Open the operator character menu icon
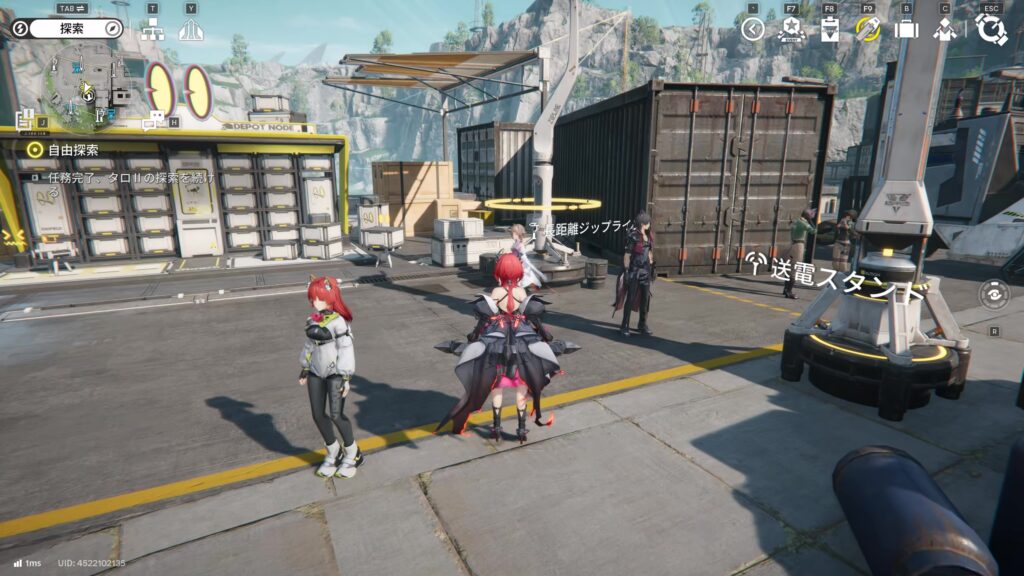Viewport: 1024px width, 576px height. point(944,29)
